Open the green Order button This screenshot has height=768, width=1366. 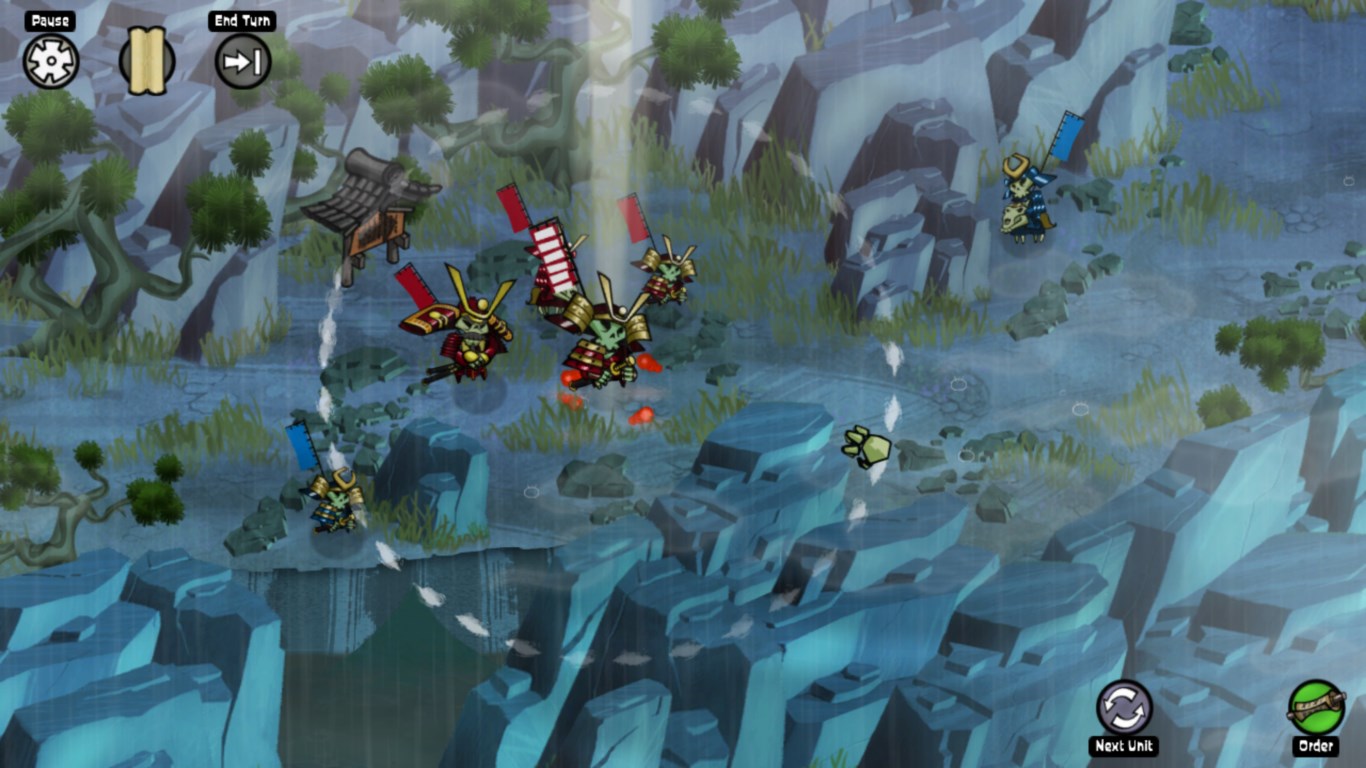click(1315, 708)
